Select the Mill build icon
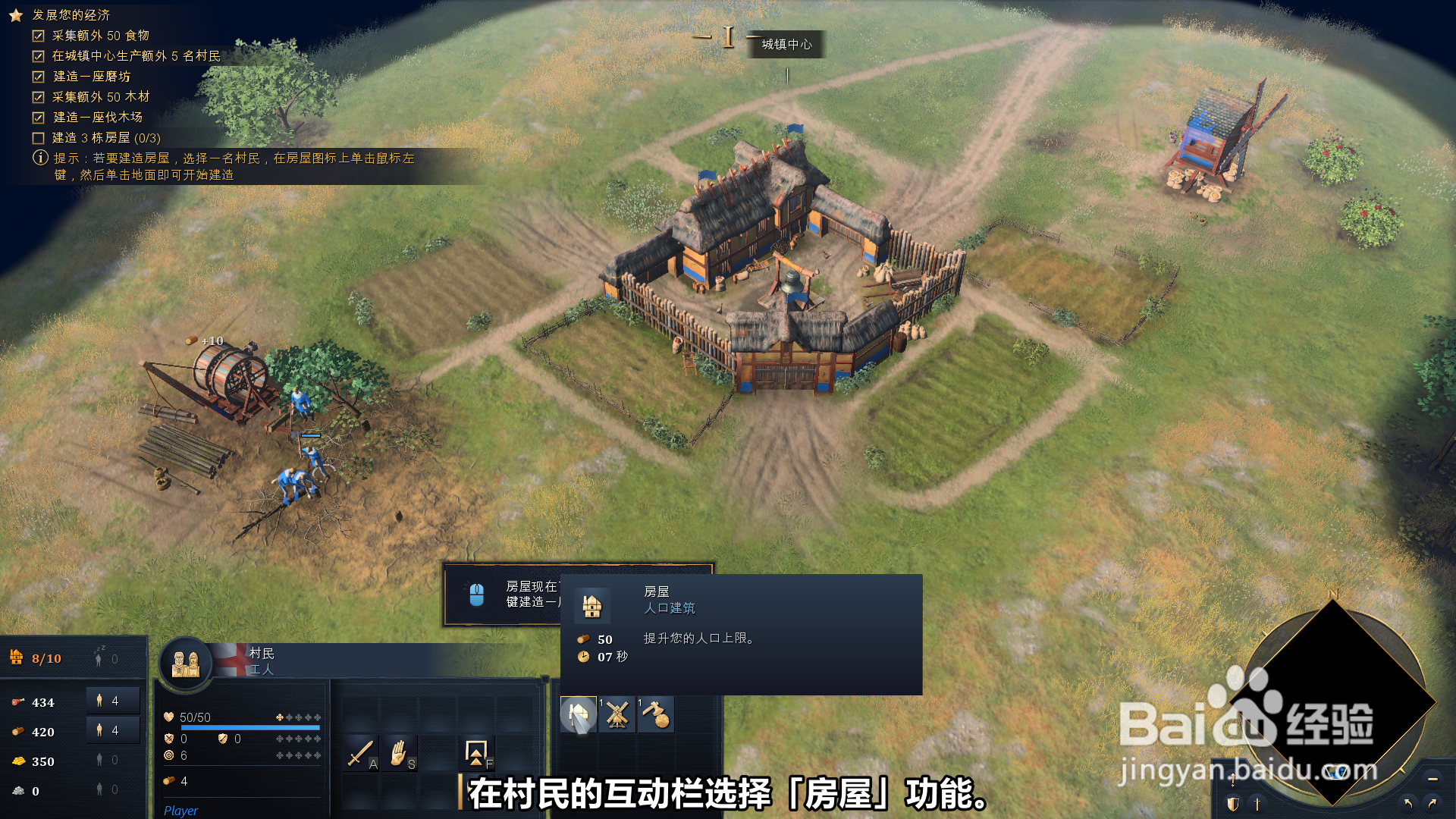The height and width of the screenshot is (819, 1456). 617,714
